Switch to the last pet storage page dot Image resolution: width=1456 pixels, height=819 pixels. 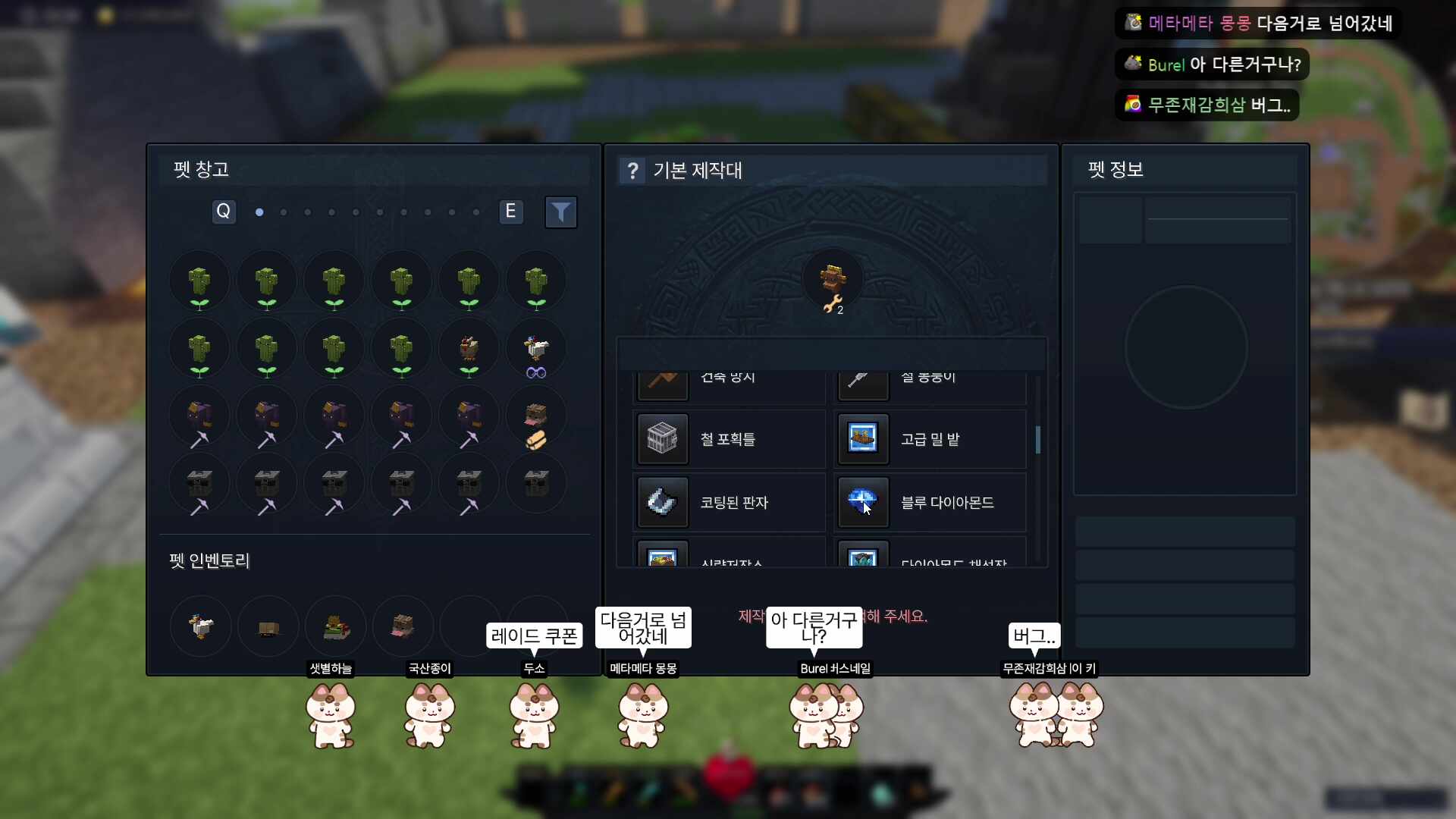click(477, 213)
